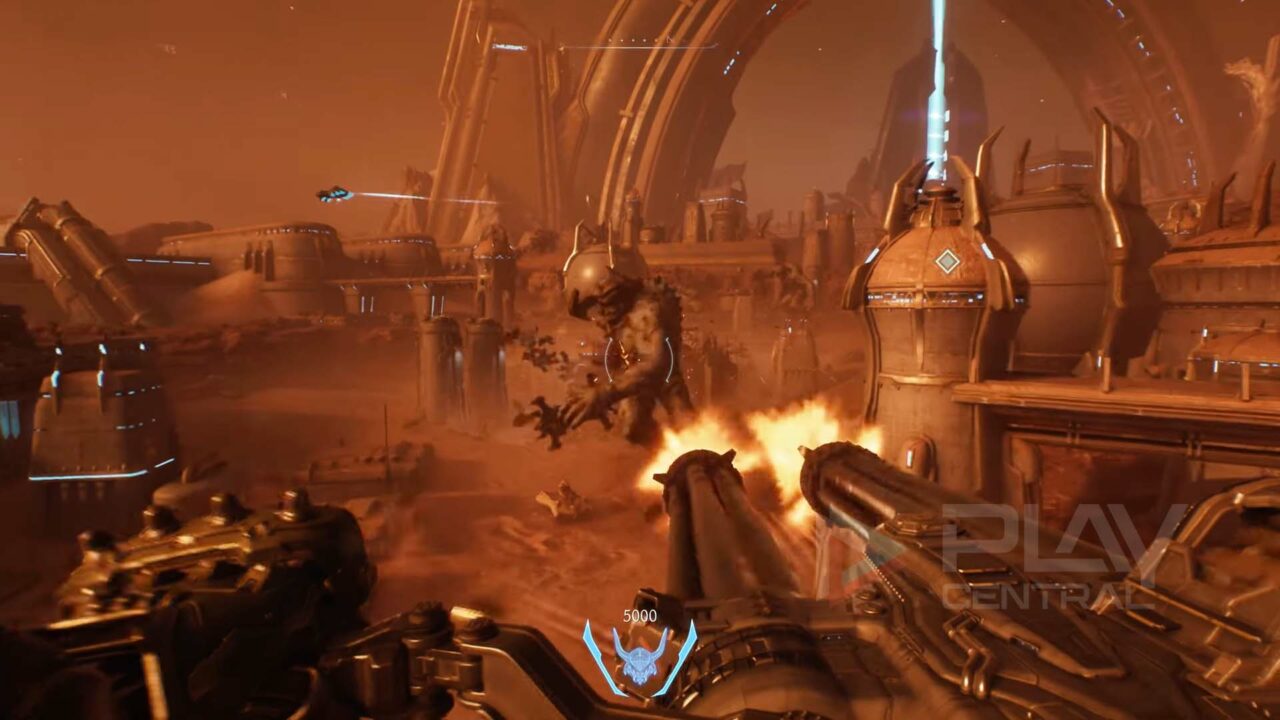1280x720 pixels.
Task: Click the horned demon skull emblem
Action: pos(640,657)
